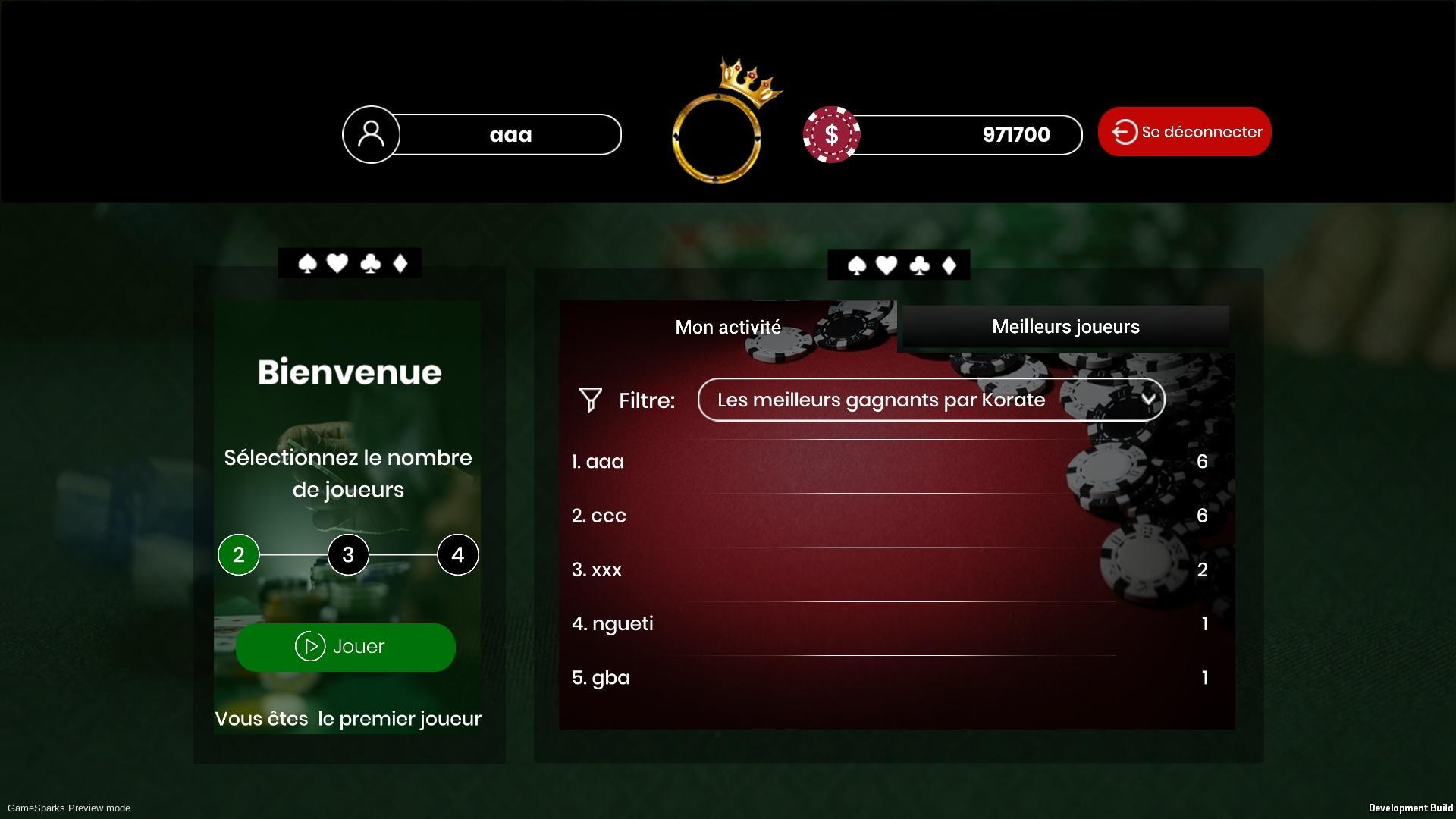This screenshot has width=1456, height=819.
Task: Select leaderboard row for player ccc
Action: click(889, 516)
